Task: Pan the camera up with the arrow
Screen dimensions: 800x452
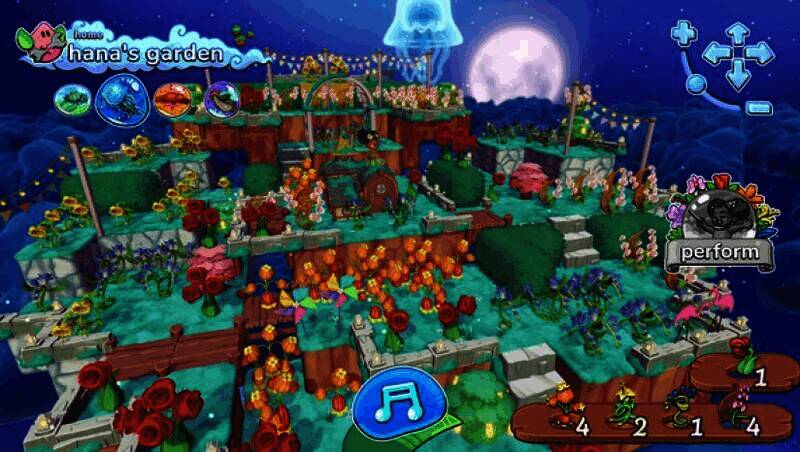Action: click(737, 31)
